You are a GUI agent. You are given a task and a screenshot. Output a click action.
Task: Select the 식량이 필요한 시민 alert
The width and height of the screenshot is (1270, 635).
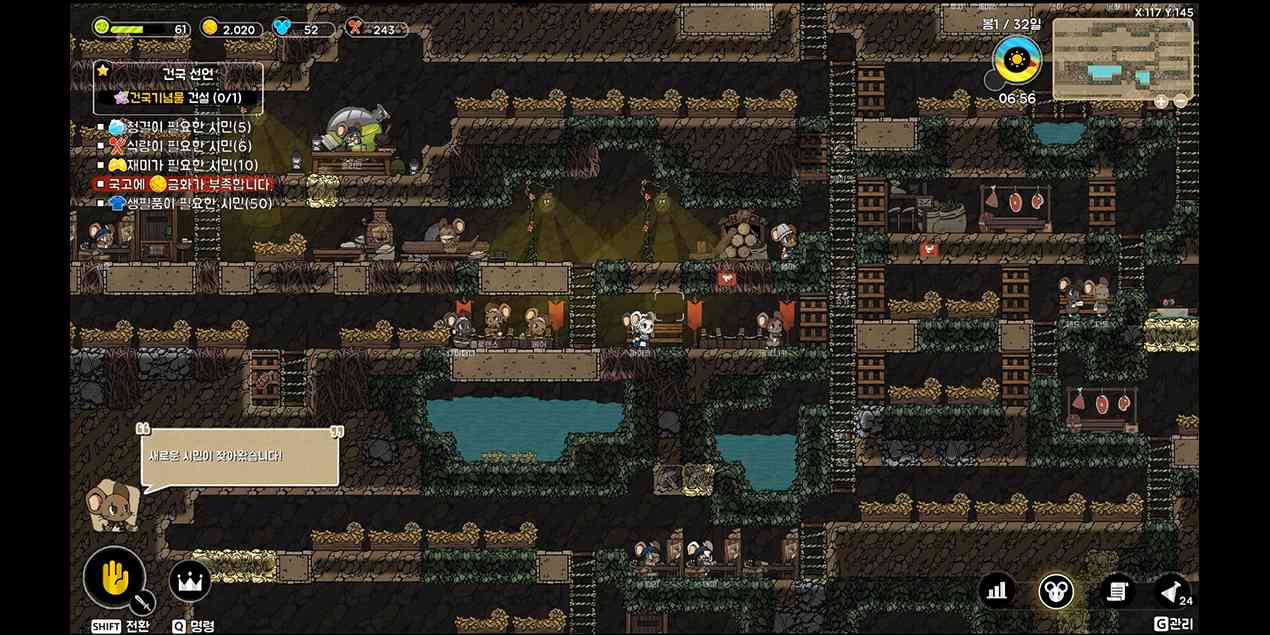coord(180,146)
